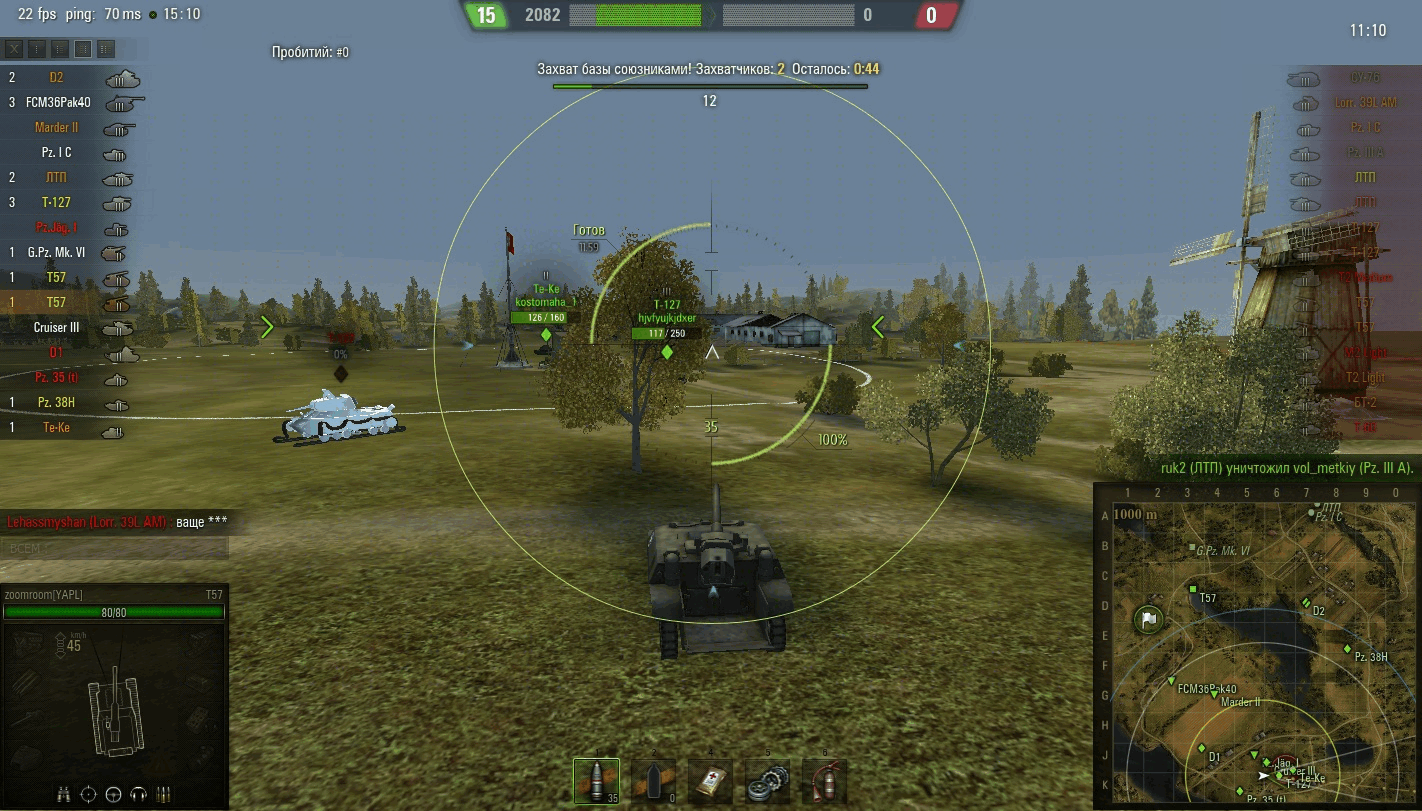The width and height of the screenshot is (1422, 811).
Task: Use the first aid kit consumable
Action: click(710, 781)
